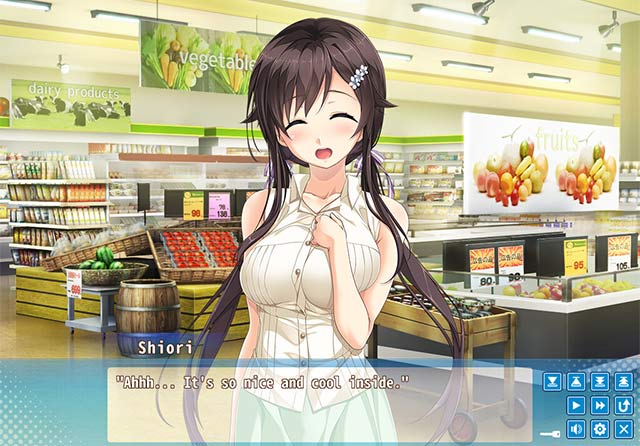This screenshot has width=640, height=446.
Task: Start auto-play with the play triangle button
Action: (576, 405)
